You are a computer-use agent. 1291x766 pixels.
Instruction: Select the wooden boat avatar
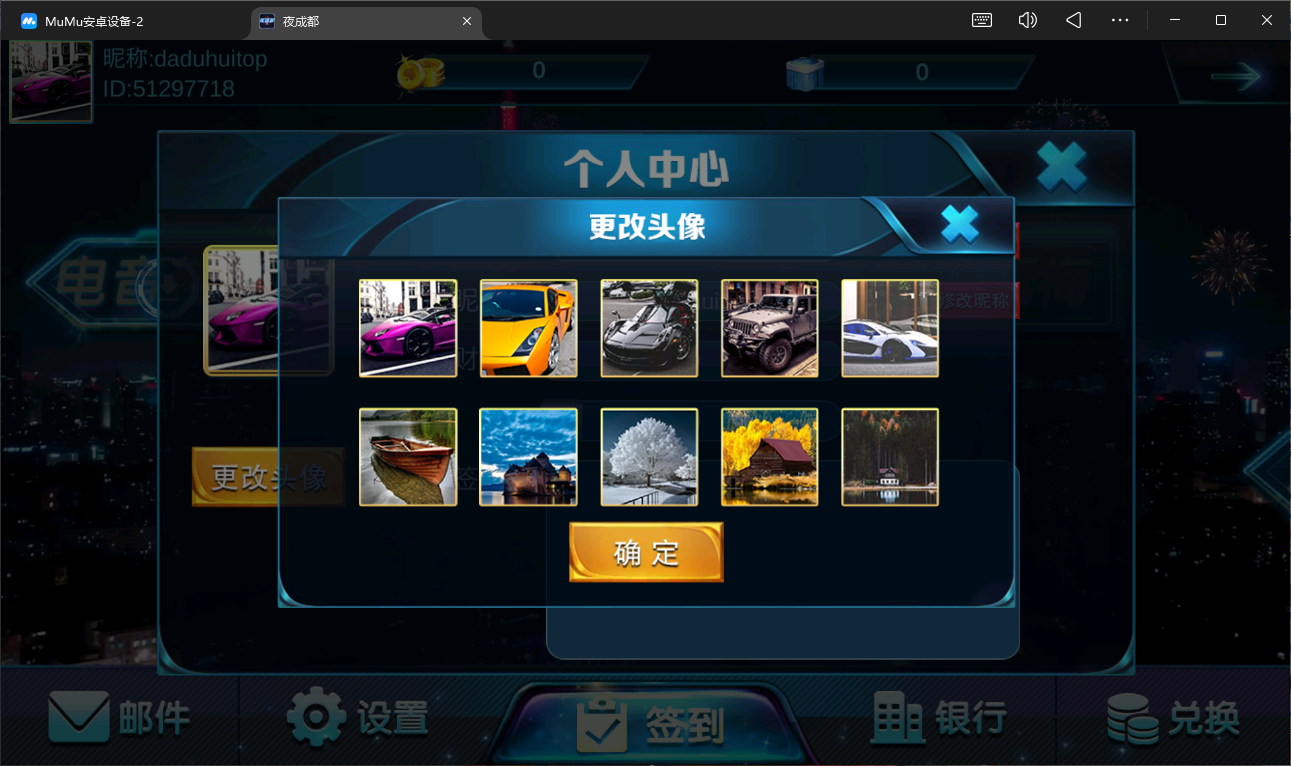click(x=408, y=457)
